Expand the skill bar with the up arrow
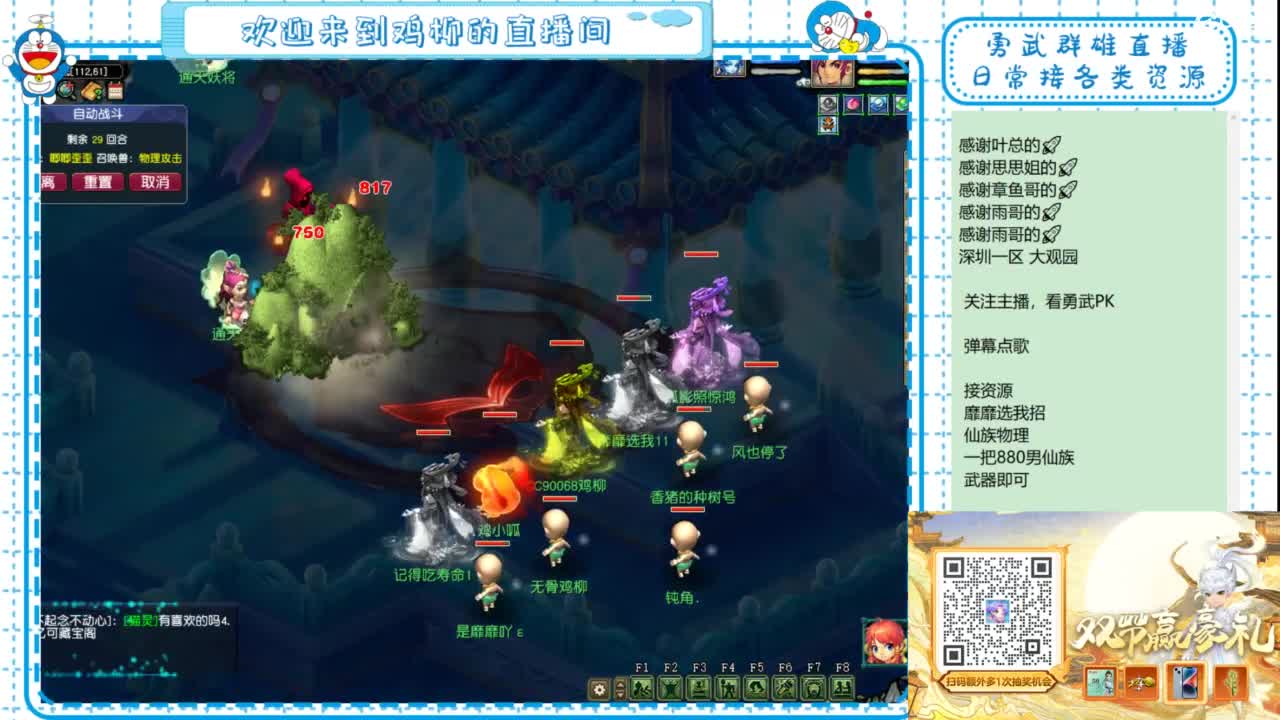 click(620, 684)
